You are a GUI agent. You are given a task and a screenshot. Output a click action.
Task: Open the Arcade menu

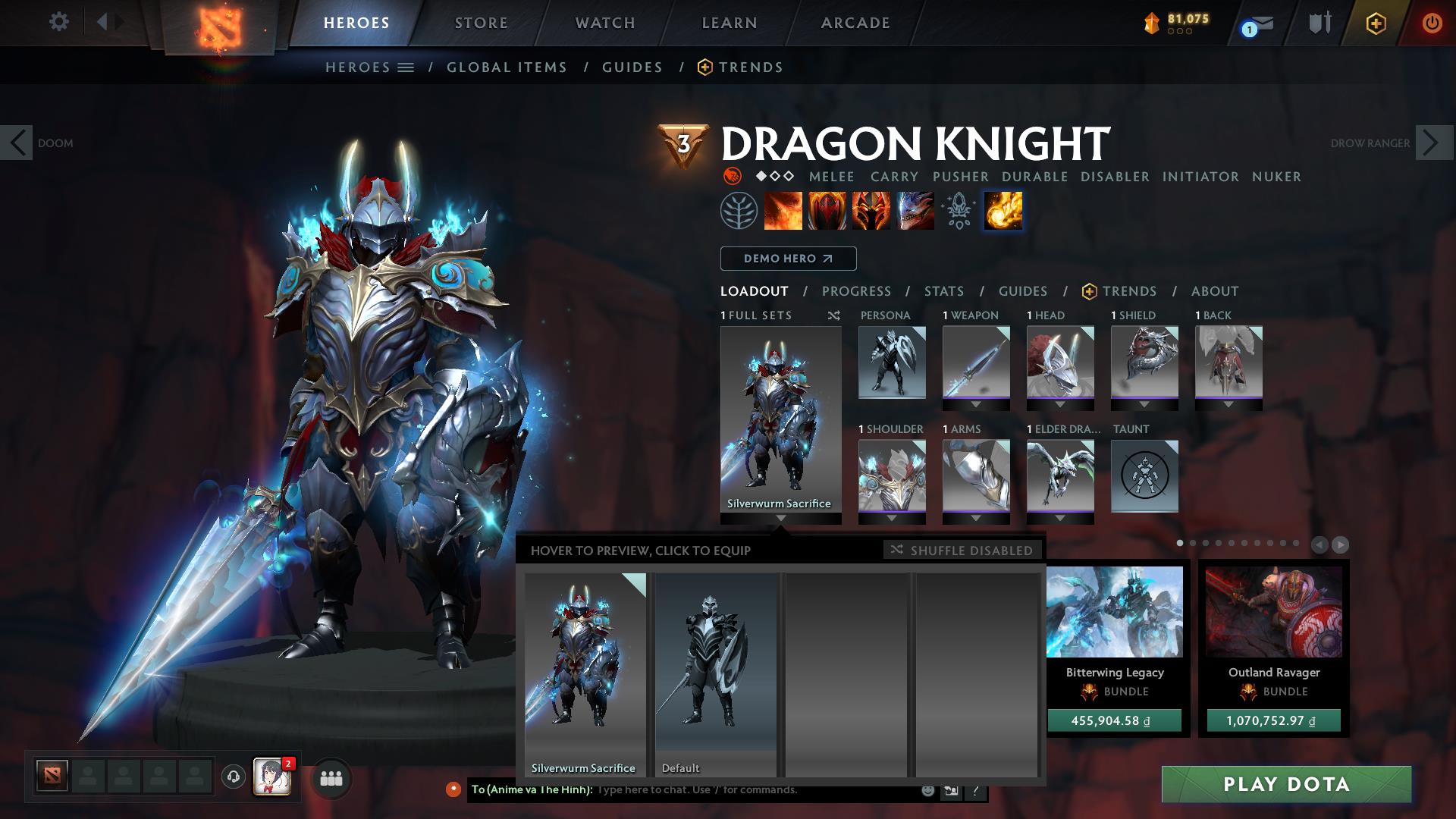pos(855,23)
